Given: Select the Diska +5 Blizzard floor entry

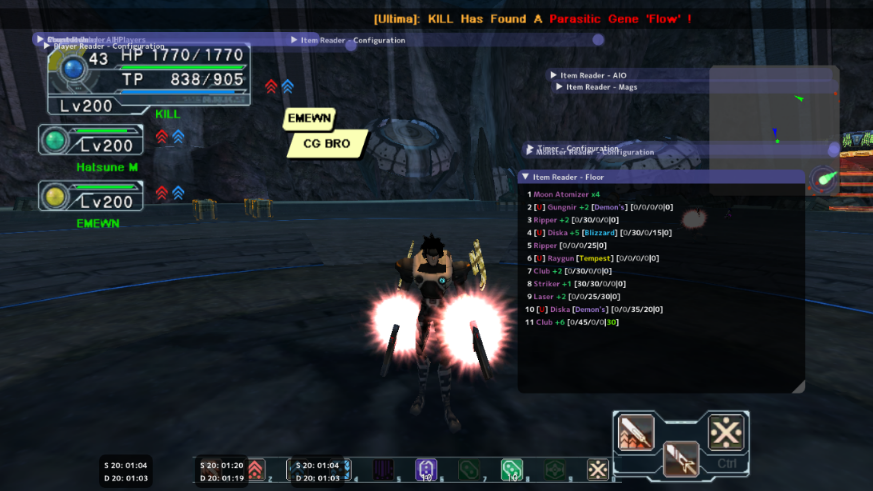Looking at the screenshot, I should point(600,232).
